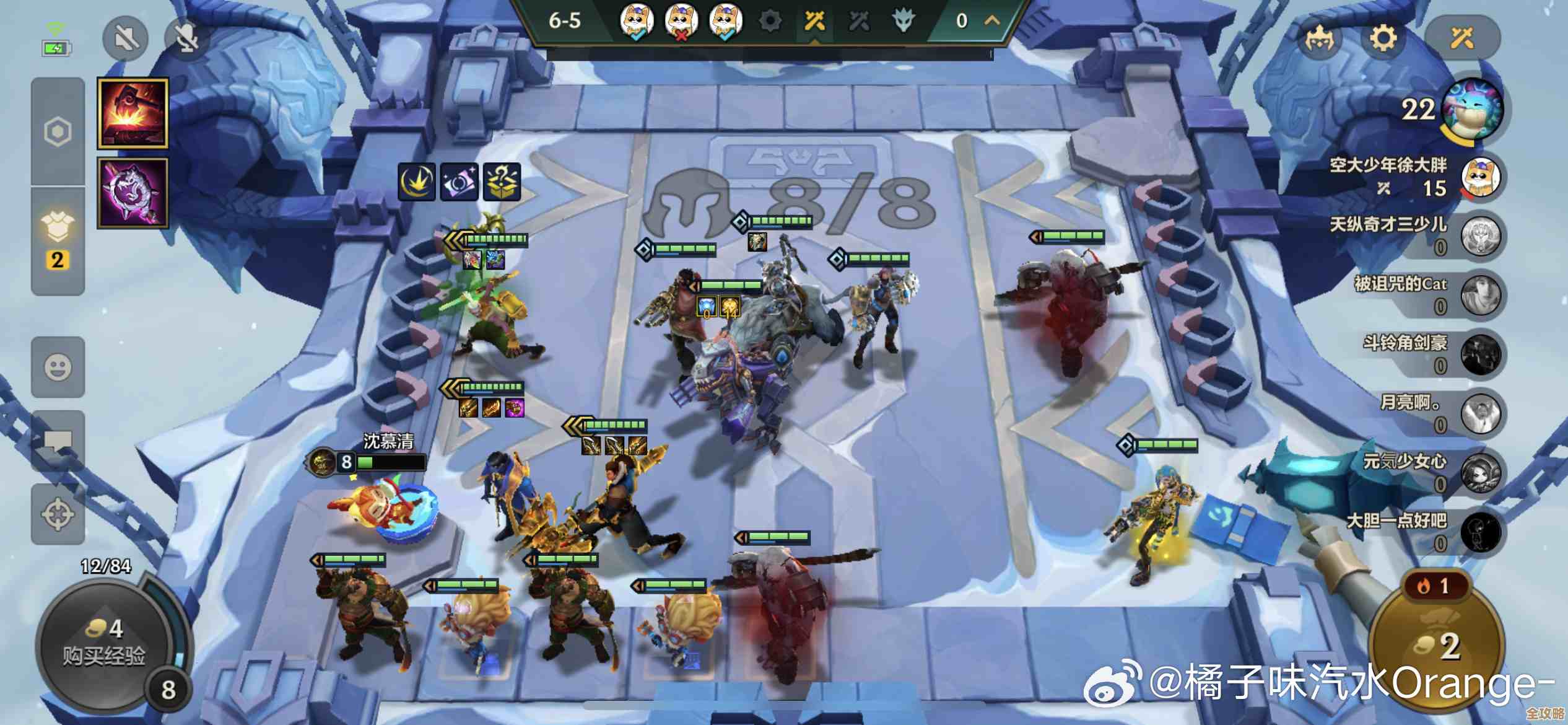Image resolution: width=1568 pixels, height=725 pixels.
Task: Open the chat bubble button
Action: pos(58,441)
